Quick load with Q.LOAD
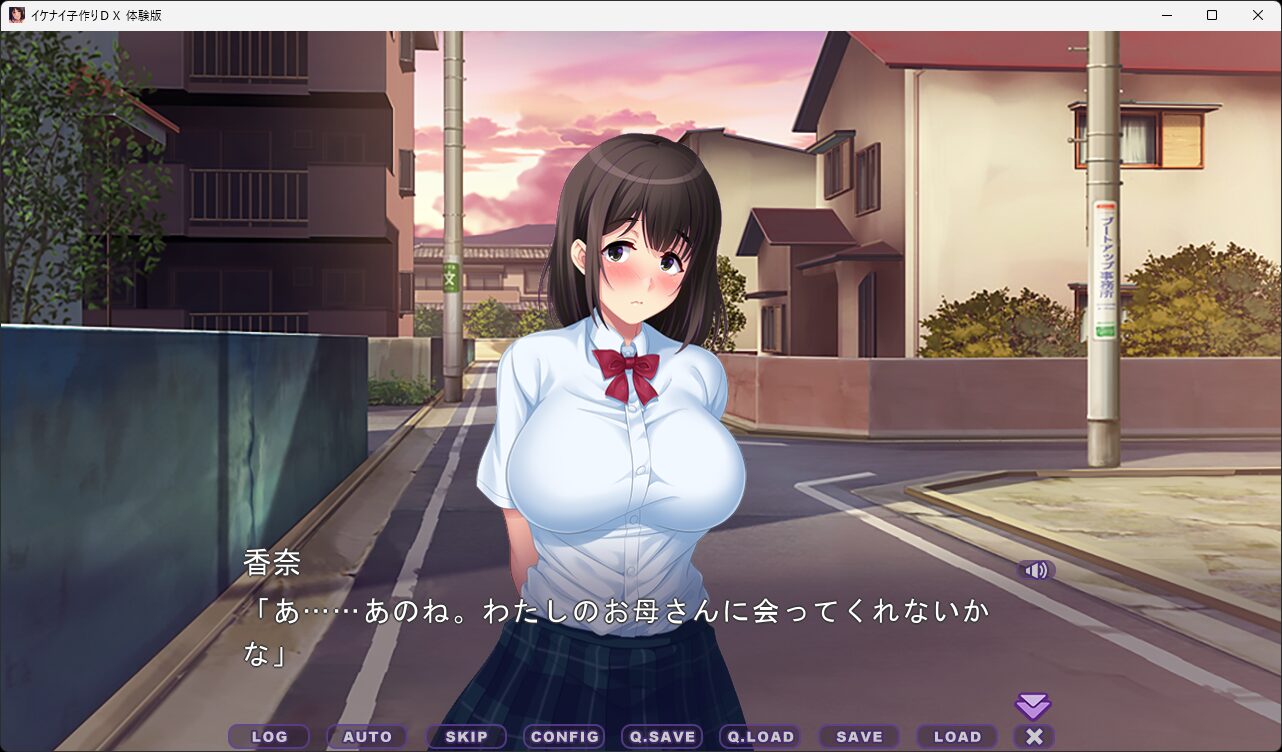Viewport: 1282px width, 752px height. coord(760,737)
